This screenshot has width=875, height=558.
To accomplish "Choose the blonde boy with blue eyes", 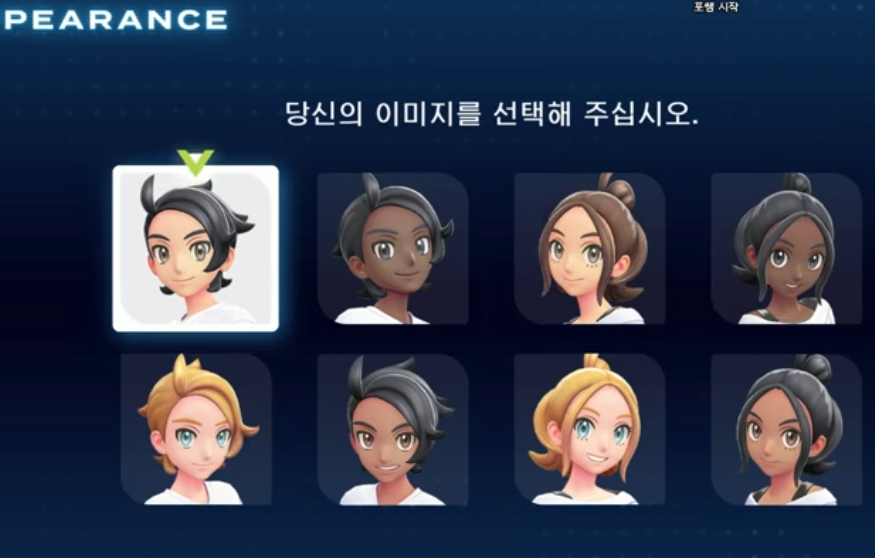I will (x=196, y=429).
